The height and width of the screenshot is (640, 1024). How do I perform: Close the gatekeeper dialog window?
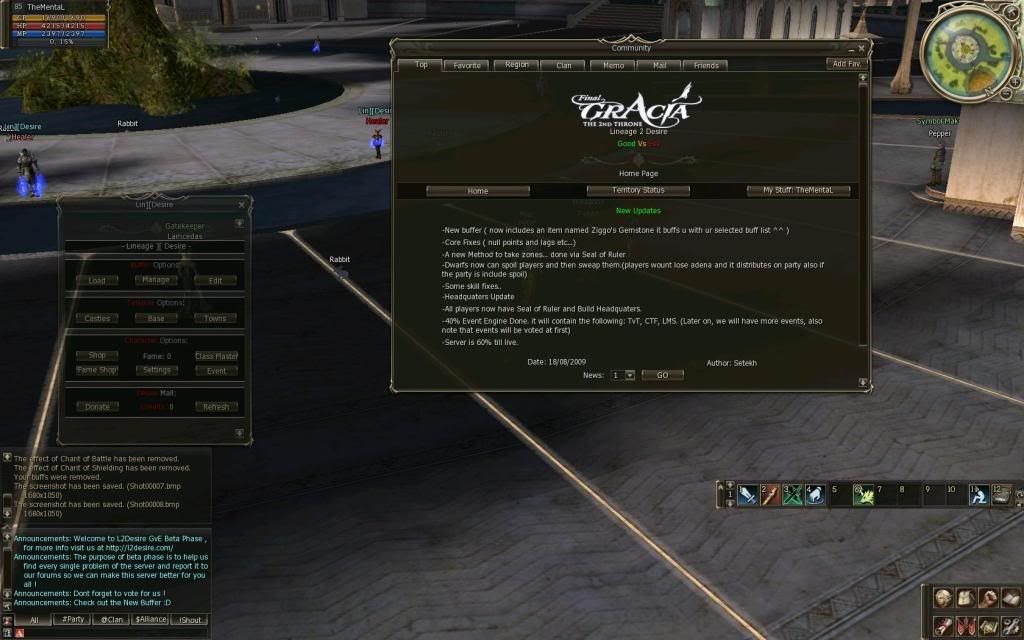click(x=240, y=205)
